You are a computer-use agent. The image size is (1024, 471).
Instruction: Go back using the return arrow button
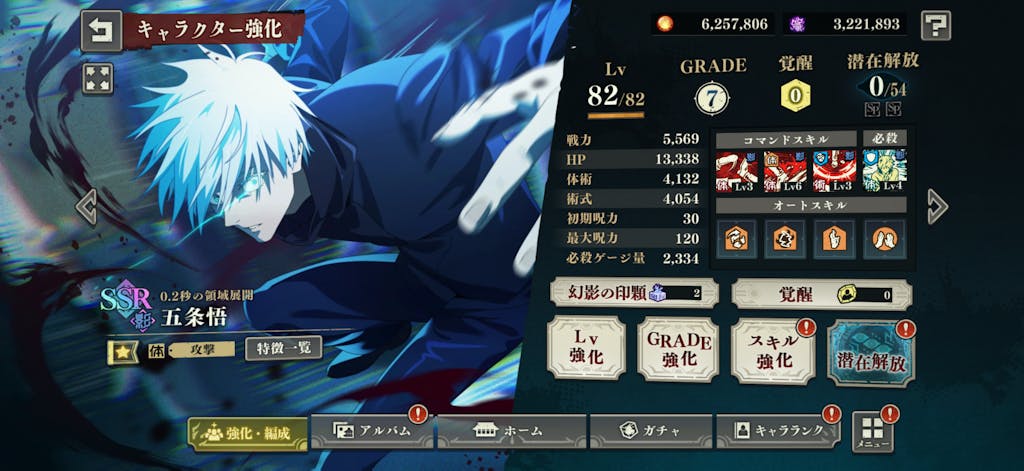[x=100, y=30]
